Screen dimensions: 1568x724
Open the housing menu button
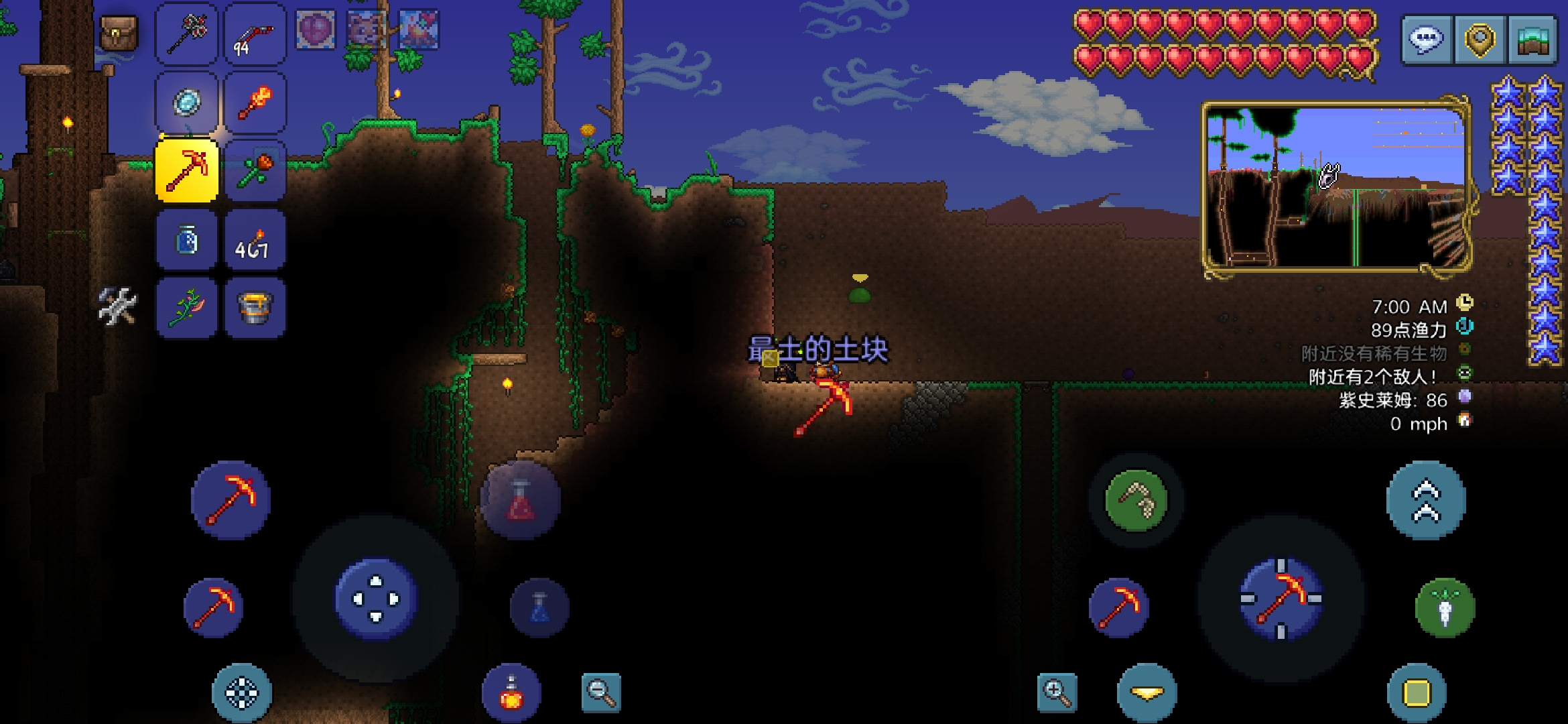coord(1532,39)
